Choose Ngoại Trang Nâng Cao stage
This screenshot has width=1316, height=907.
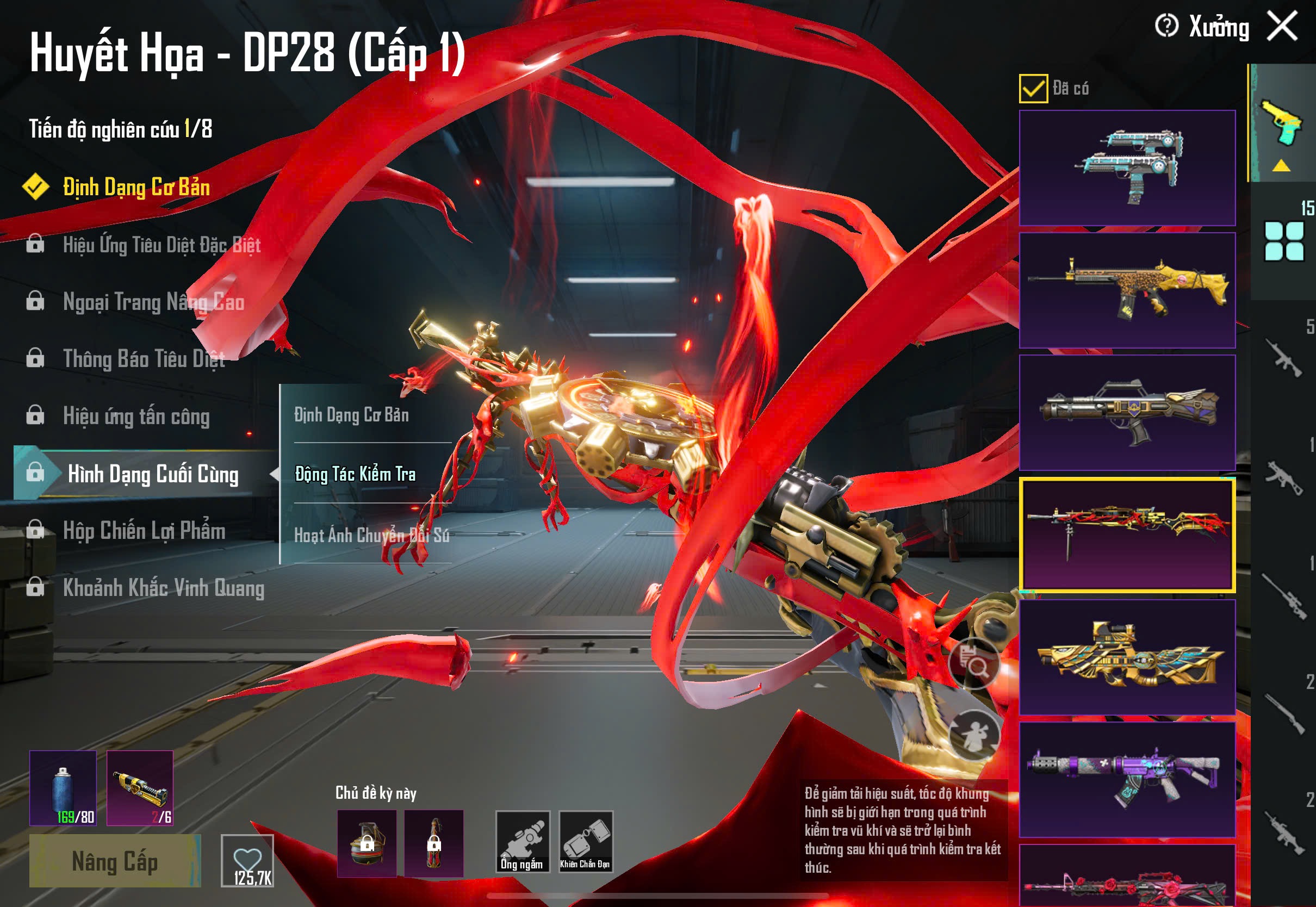(x=153, y=302)
